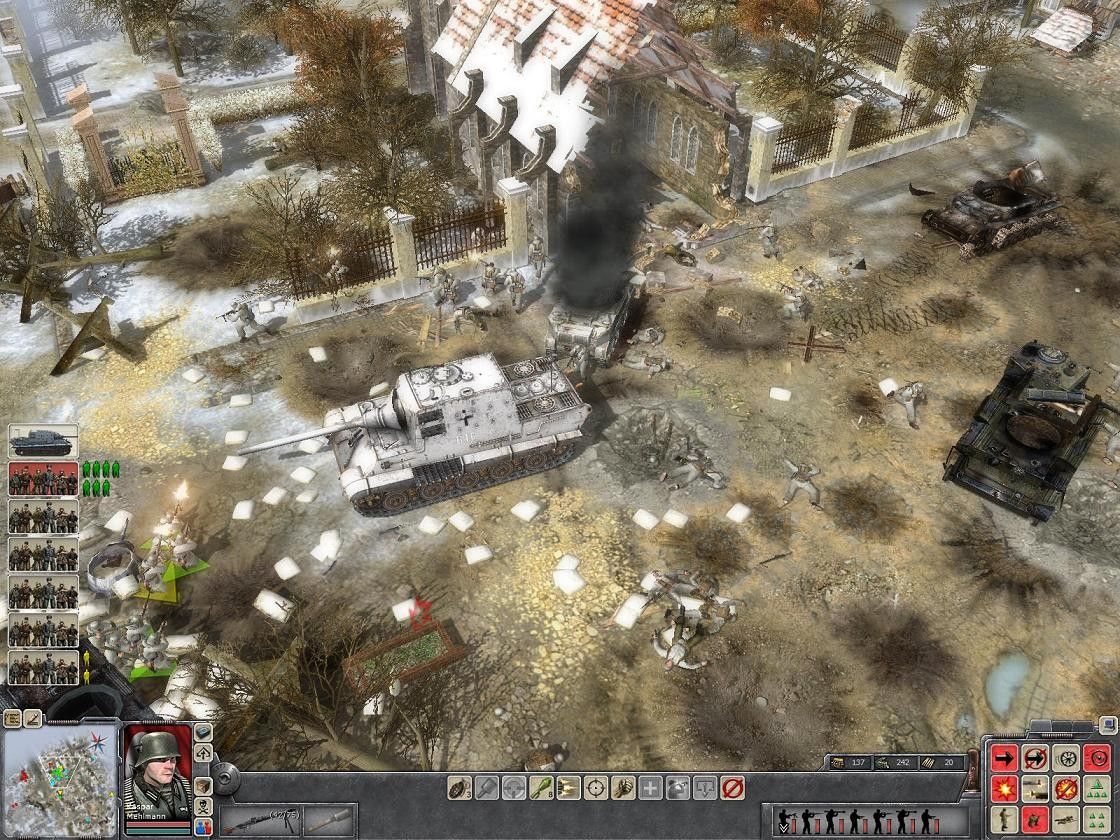Open the wooden crate inventory button

coord(203,785)
